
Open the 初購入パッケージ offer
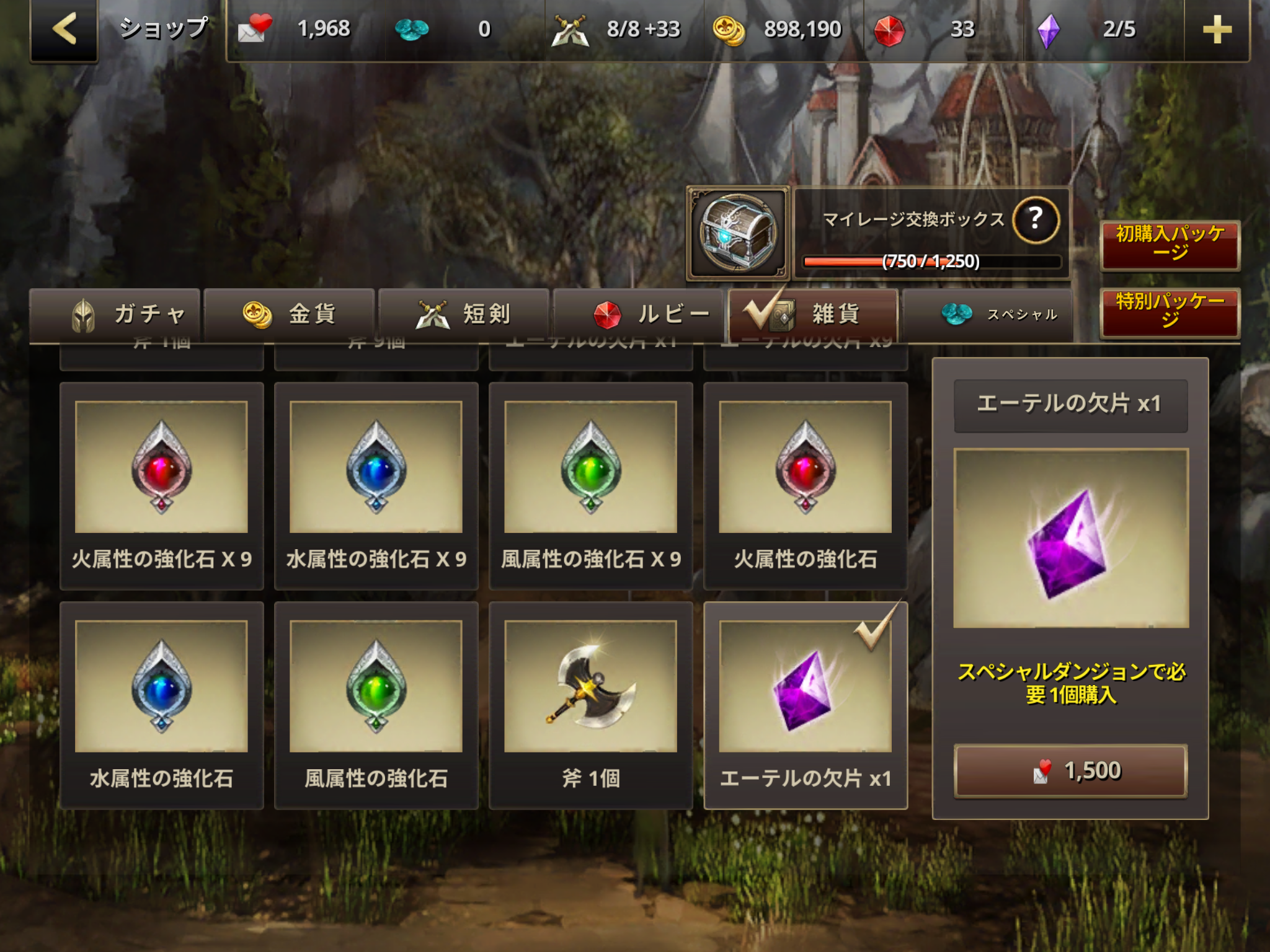click(x=1170, y=244)
